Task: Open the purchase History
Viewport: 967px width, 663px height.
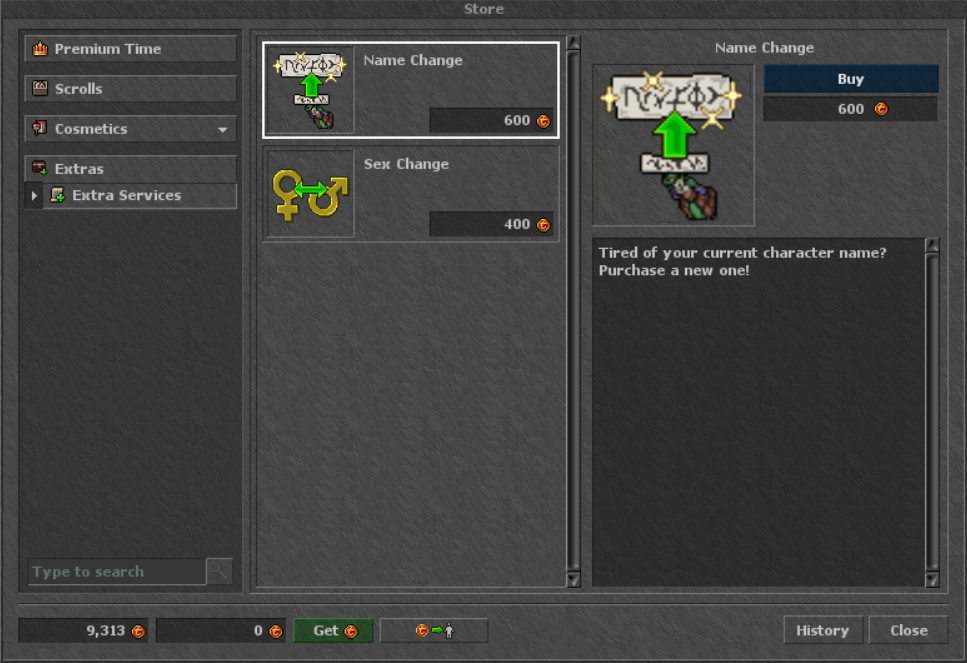Action: [822, 631]
